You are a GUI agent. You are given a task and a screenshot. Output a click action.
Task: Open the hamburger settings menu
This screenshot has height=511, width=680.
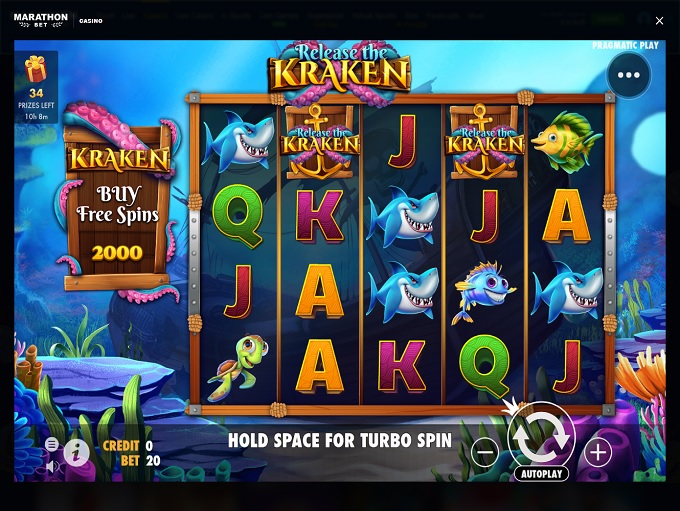point(52,444)
